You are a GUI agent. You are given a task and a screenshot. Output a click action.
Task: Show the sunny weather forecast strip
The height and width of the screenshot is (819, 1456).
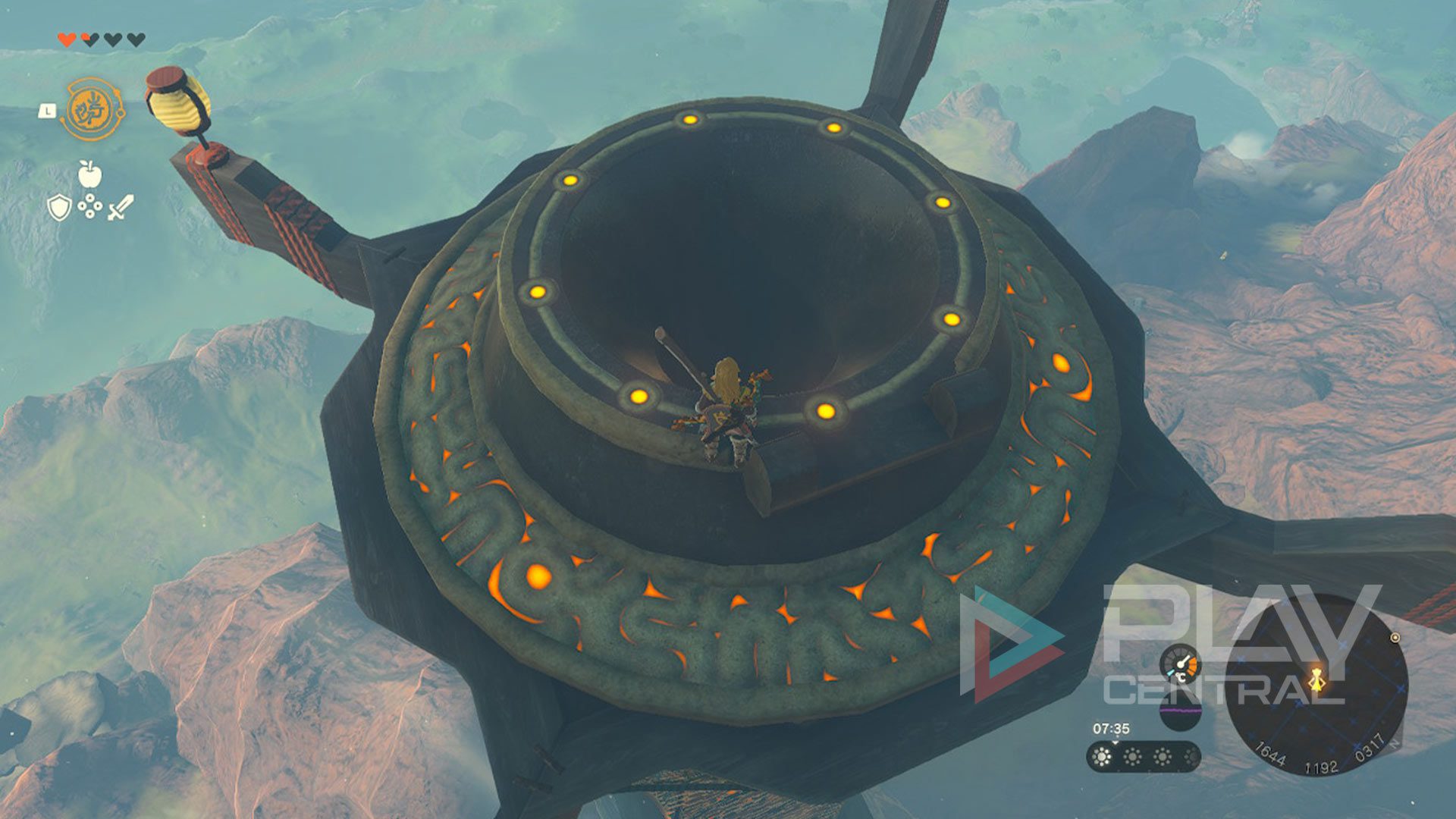point(1143,756)
